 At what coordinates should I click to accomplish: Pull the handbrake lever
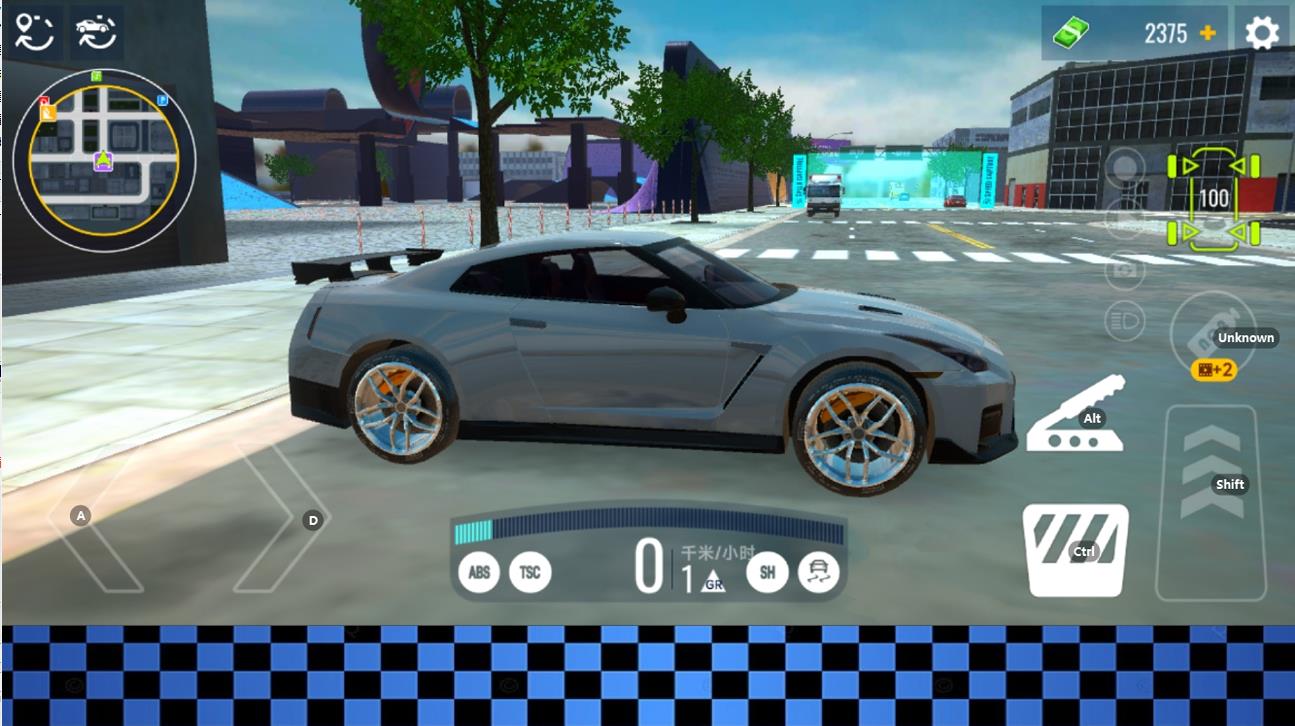[x=1076, y=414]
